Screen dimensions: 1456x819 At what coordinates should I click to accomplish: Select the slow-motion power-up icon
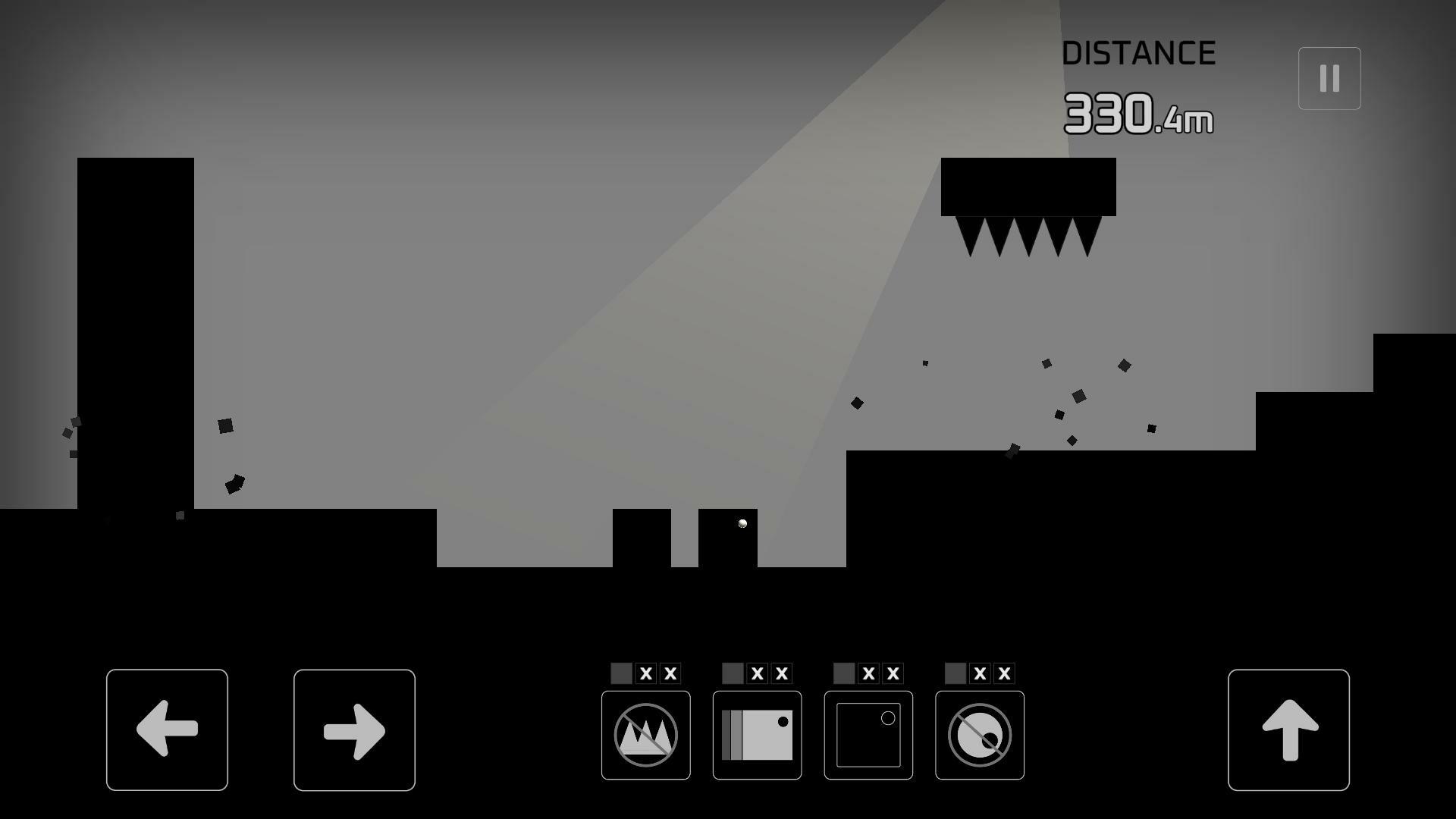pyautogui.click(x=756, y=733)
